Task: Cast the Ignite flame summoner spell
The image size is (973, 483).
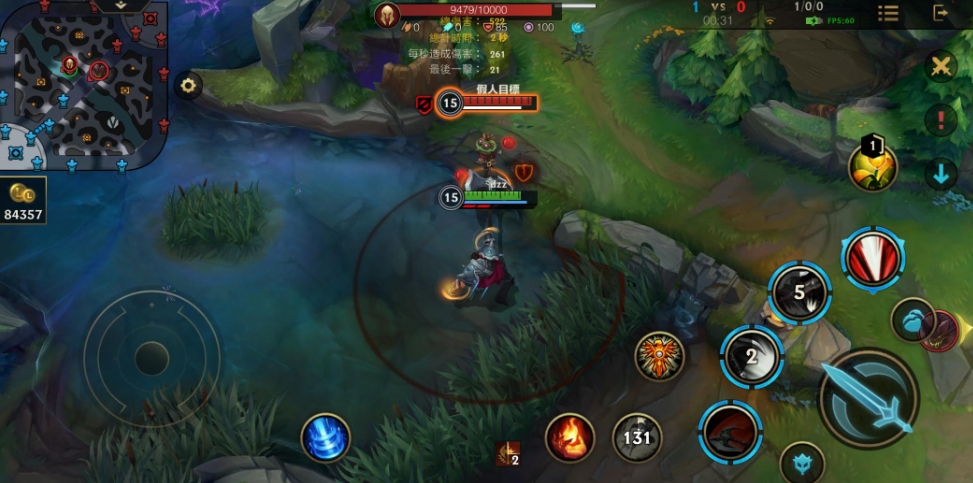Action: [x=570, y=437]
